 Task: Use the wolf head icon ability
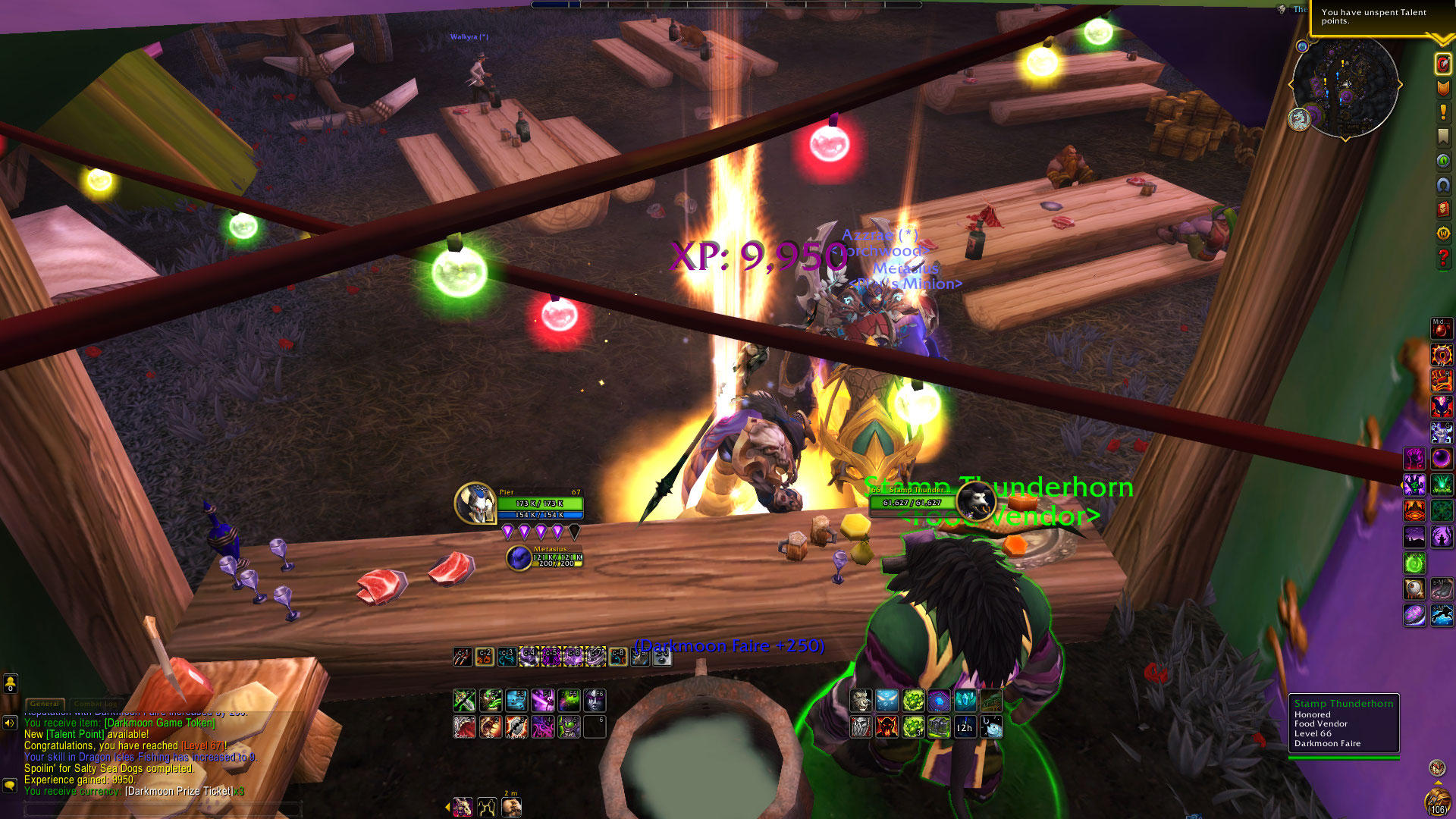(861, 700)
